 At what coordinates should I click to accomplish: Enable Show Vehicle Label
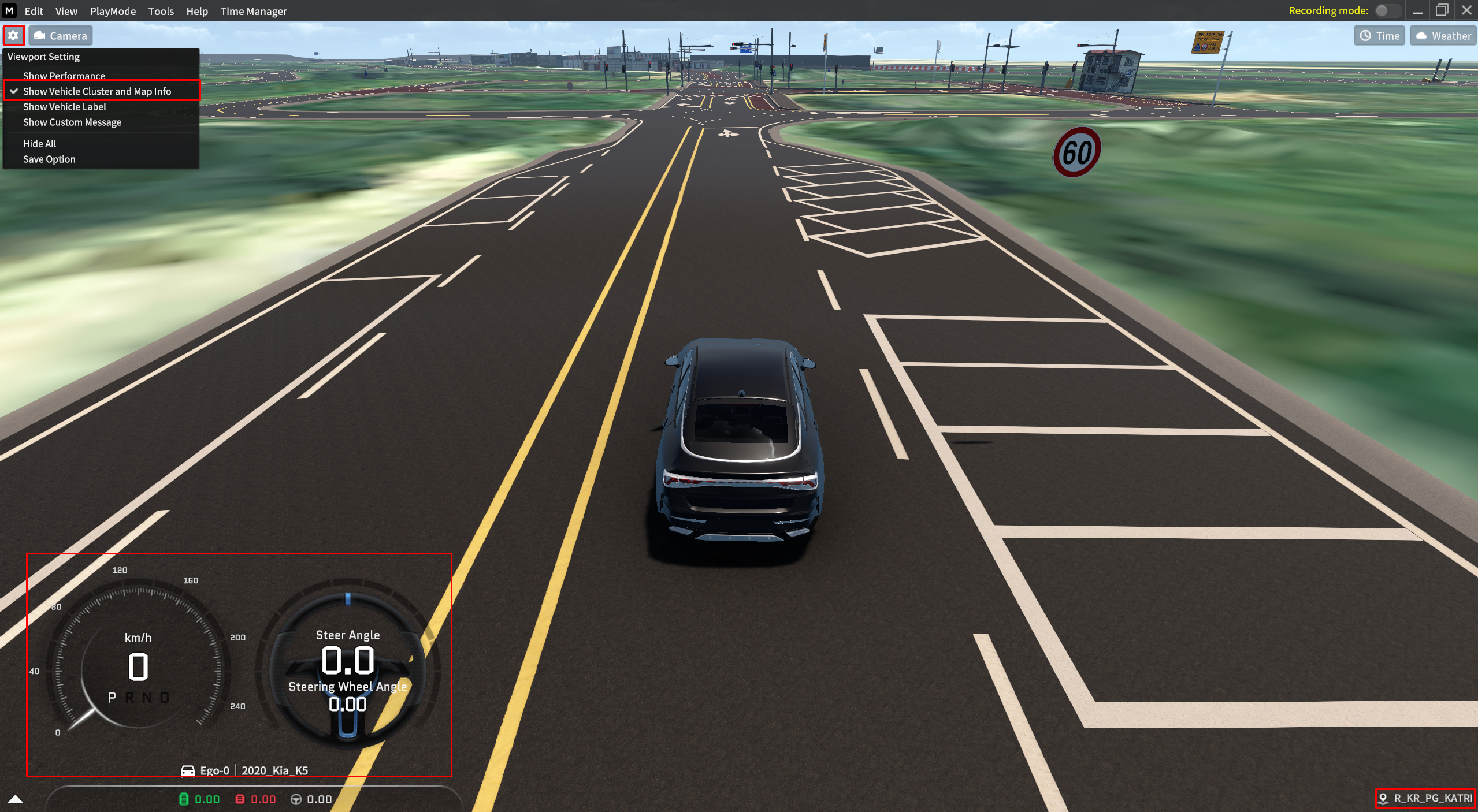[64, 107]
